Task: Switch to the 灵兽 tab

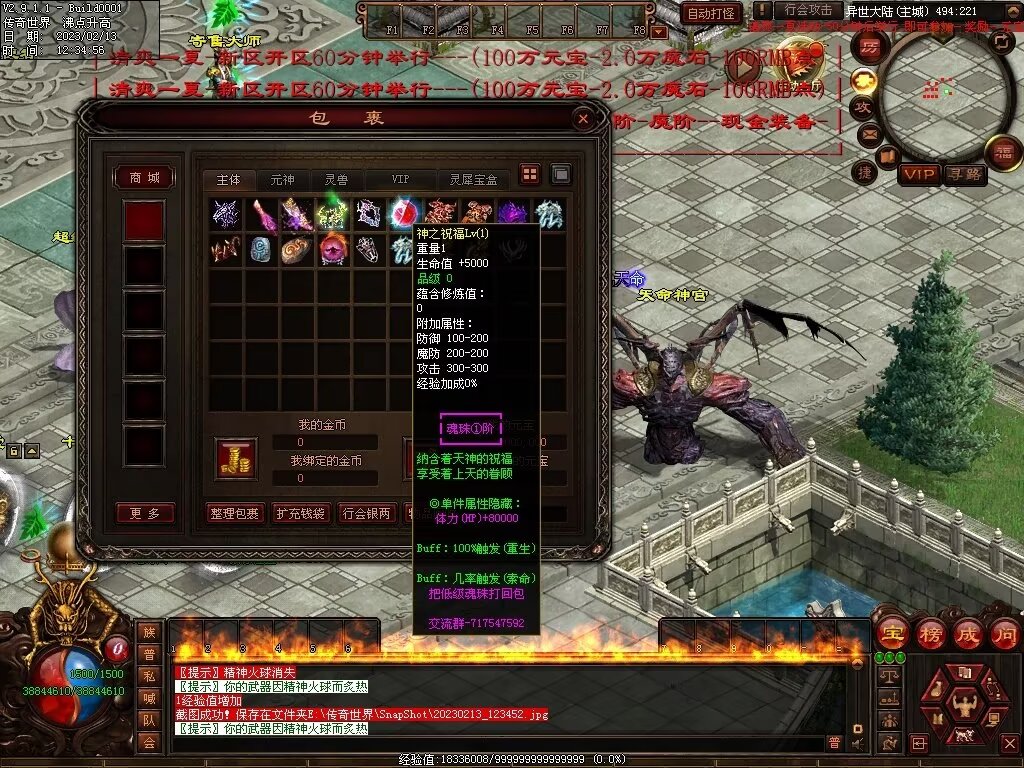Action: 336,180
